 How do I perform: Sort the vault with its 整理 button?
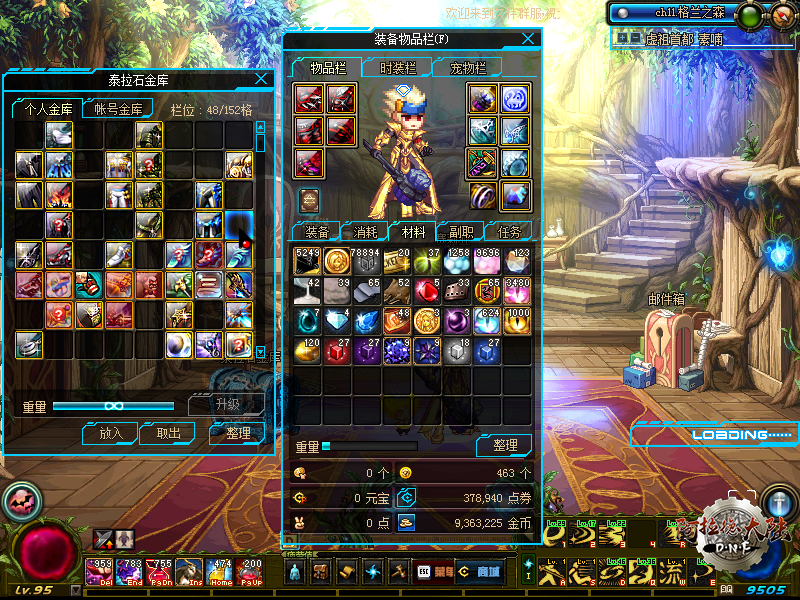click(236, 433)
